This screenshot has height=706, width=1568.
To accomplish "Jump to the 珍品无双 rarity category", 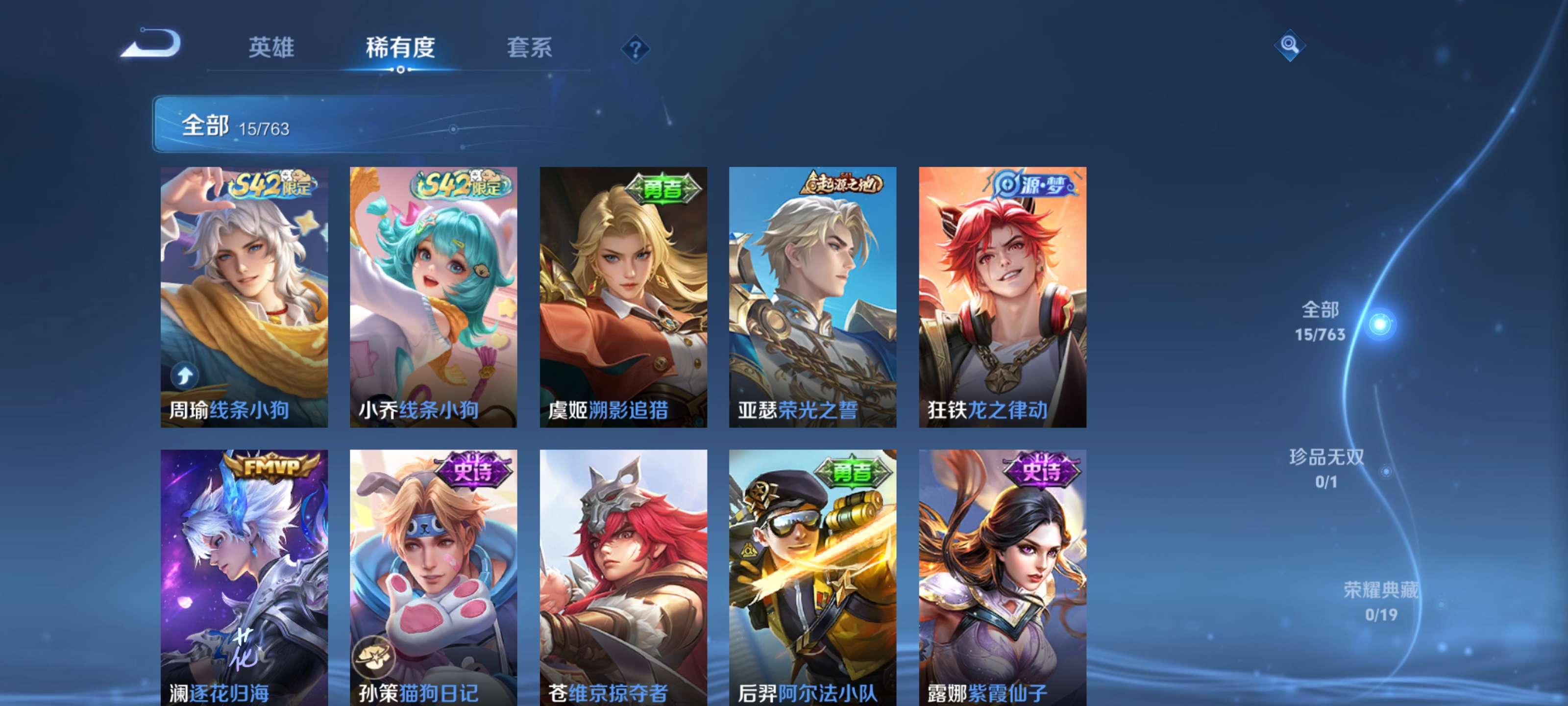I will (1326, 468).
